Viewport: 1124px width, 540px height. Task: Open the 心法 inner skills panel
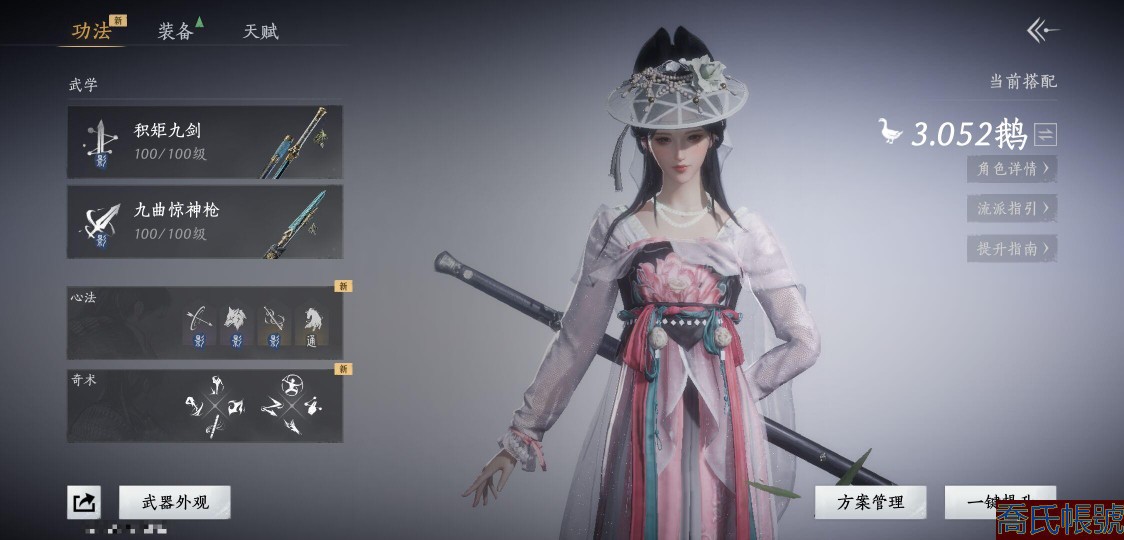click(x=205, y=320)
